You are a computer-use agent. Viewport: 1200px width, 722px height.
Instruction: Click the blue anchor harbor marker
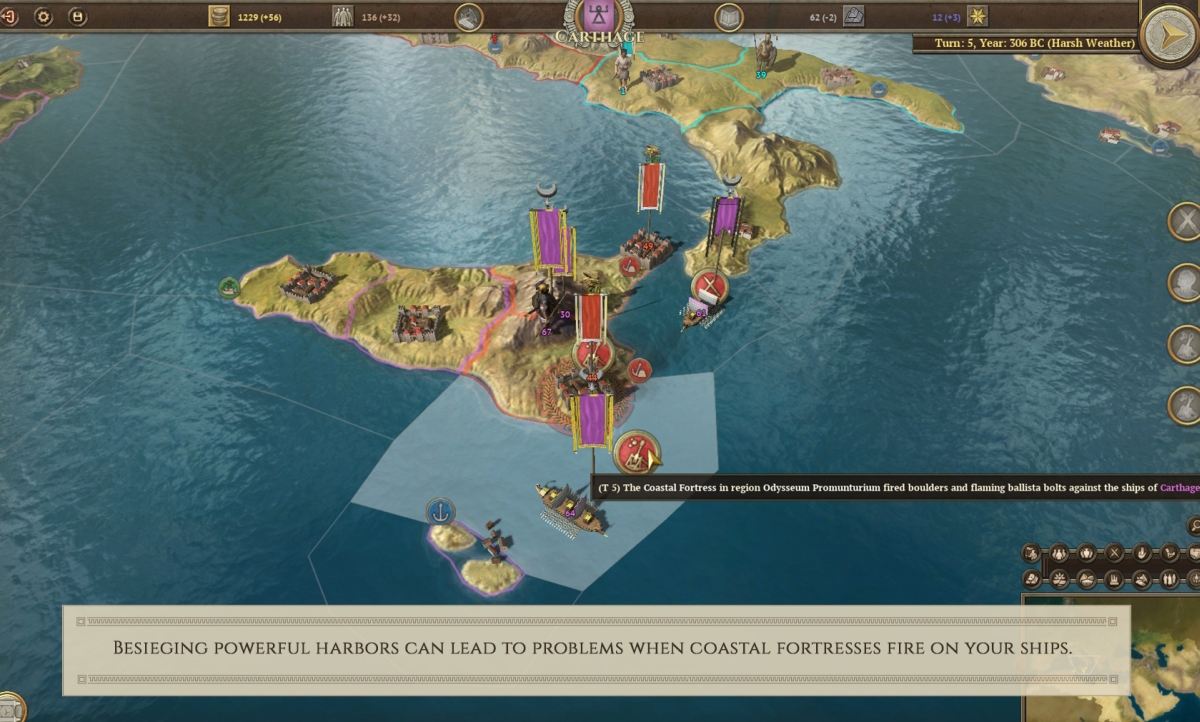439,512
